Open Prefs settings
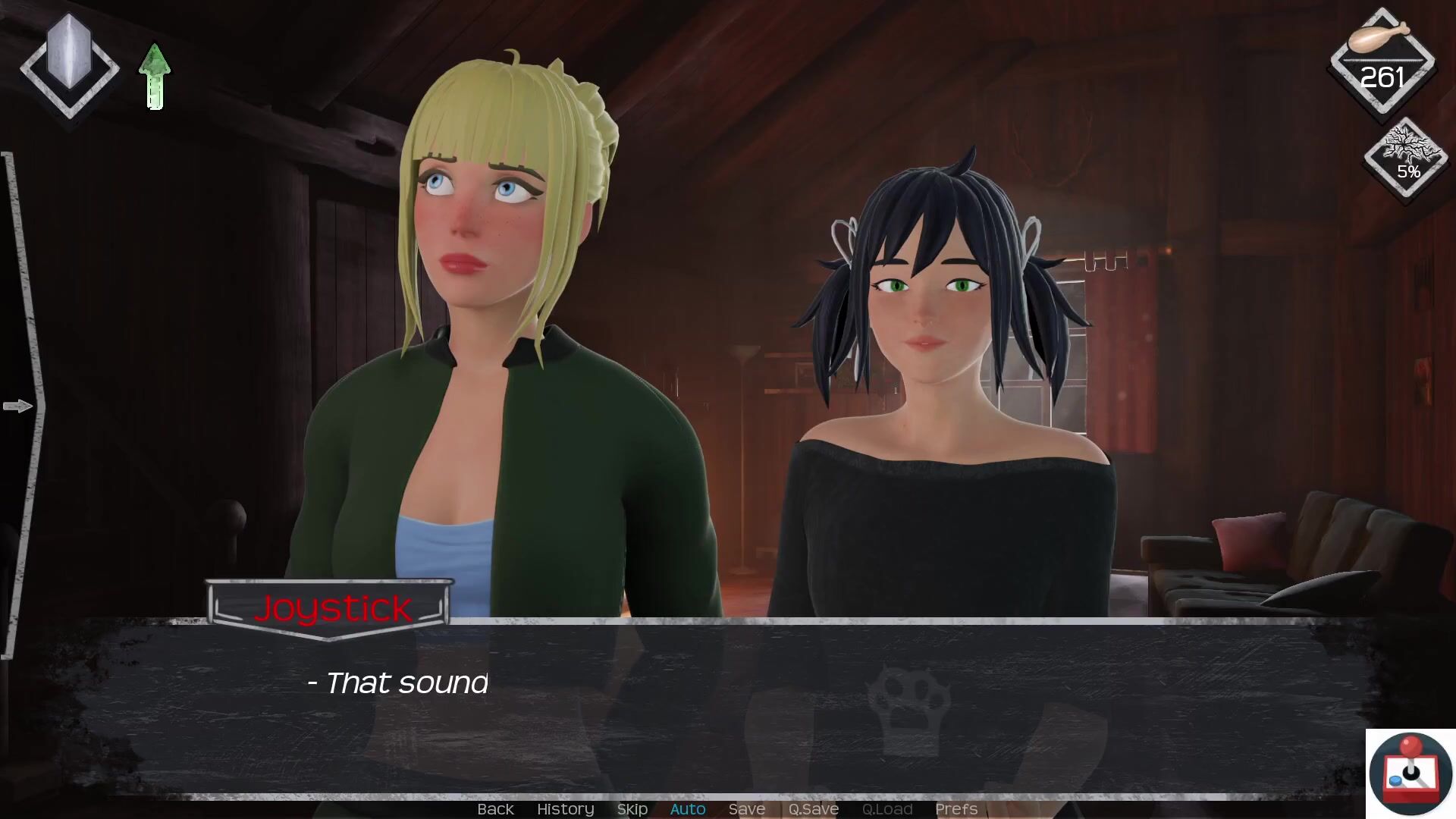1456x819 pixels. pyautogui.click(x=955, y=809)
